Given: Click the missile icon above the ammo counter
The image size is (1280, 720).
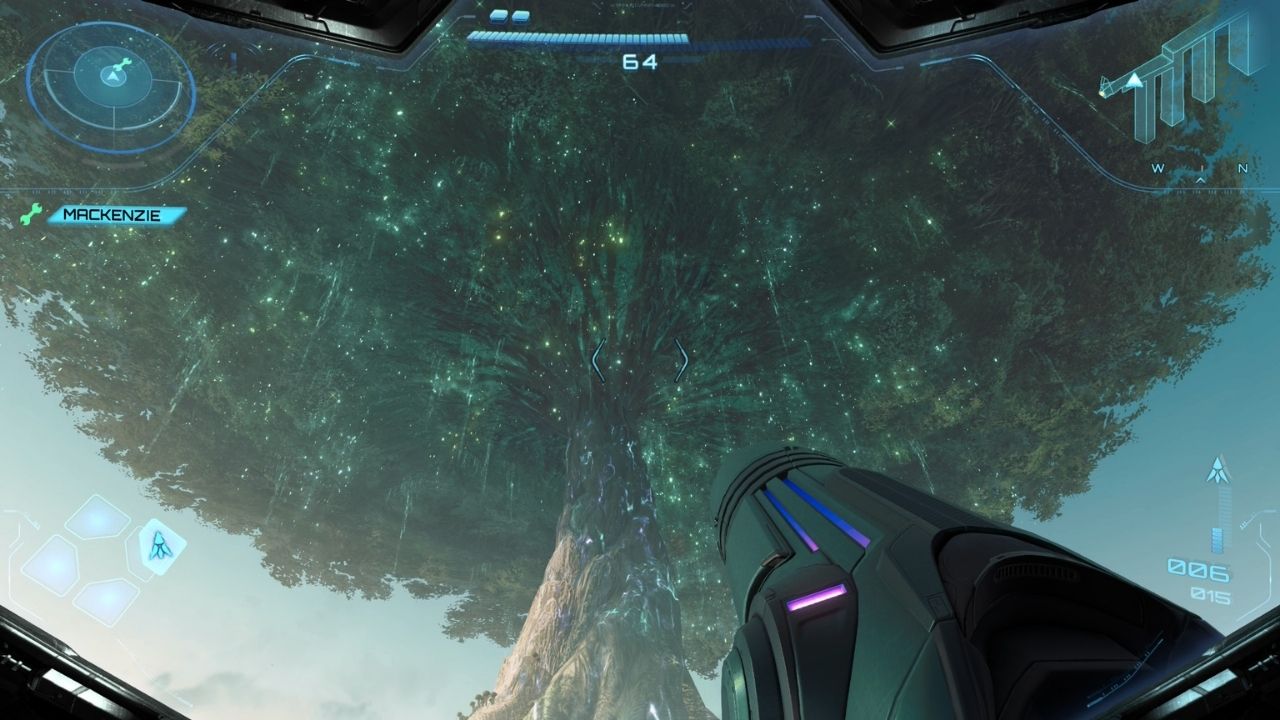Looking at the screenshot, I should (x=1217, y=468).
